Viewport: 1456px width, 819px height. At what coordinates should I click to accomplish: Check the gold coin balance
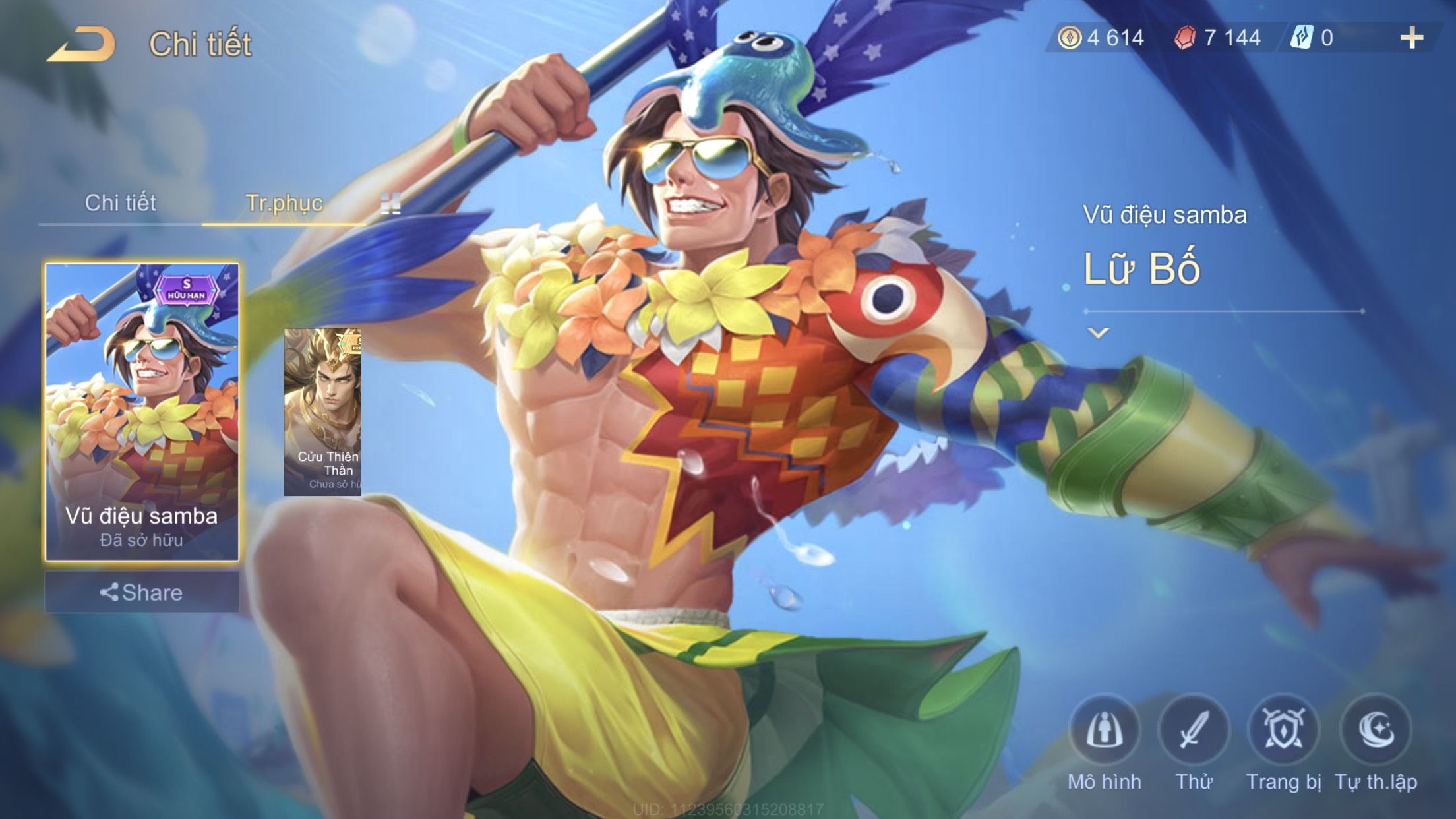[x=1101, y=38]
